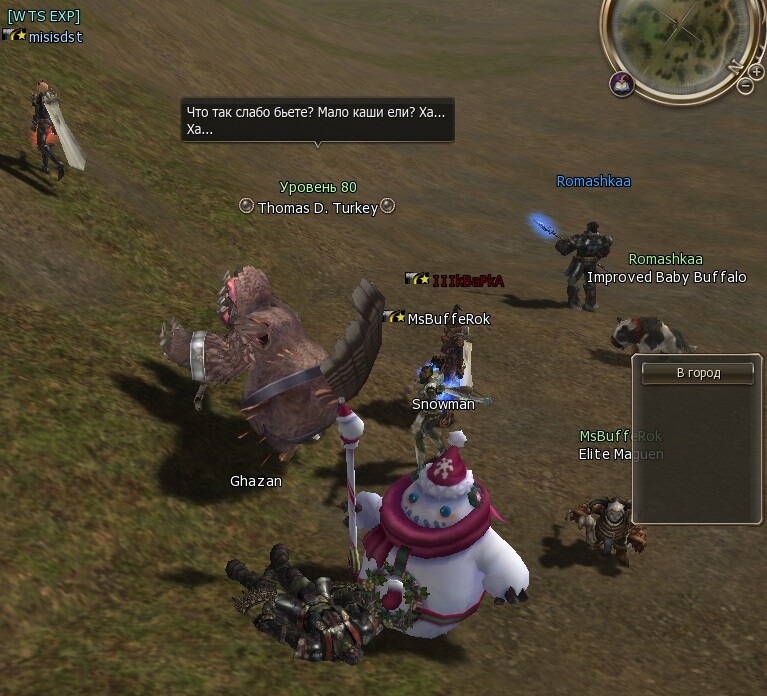Image resolution: width=767 pixels, height=696 pixels.
Task: Click the "В город" return-to-town button
Action: [x=699, y=373]
